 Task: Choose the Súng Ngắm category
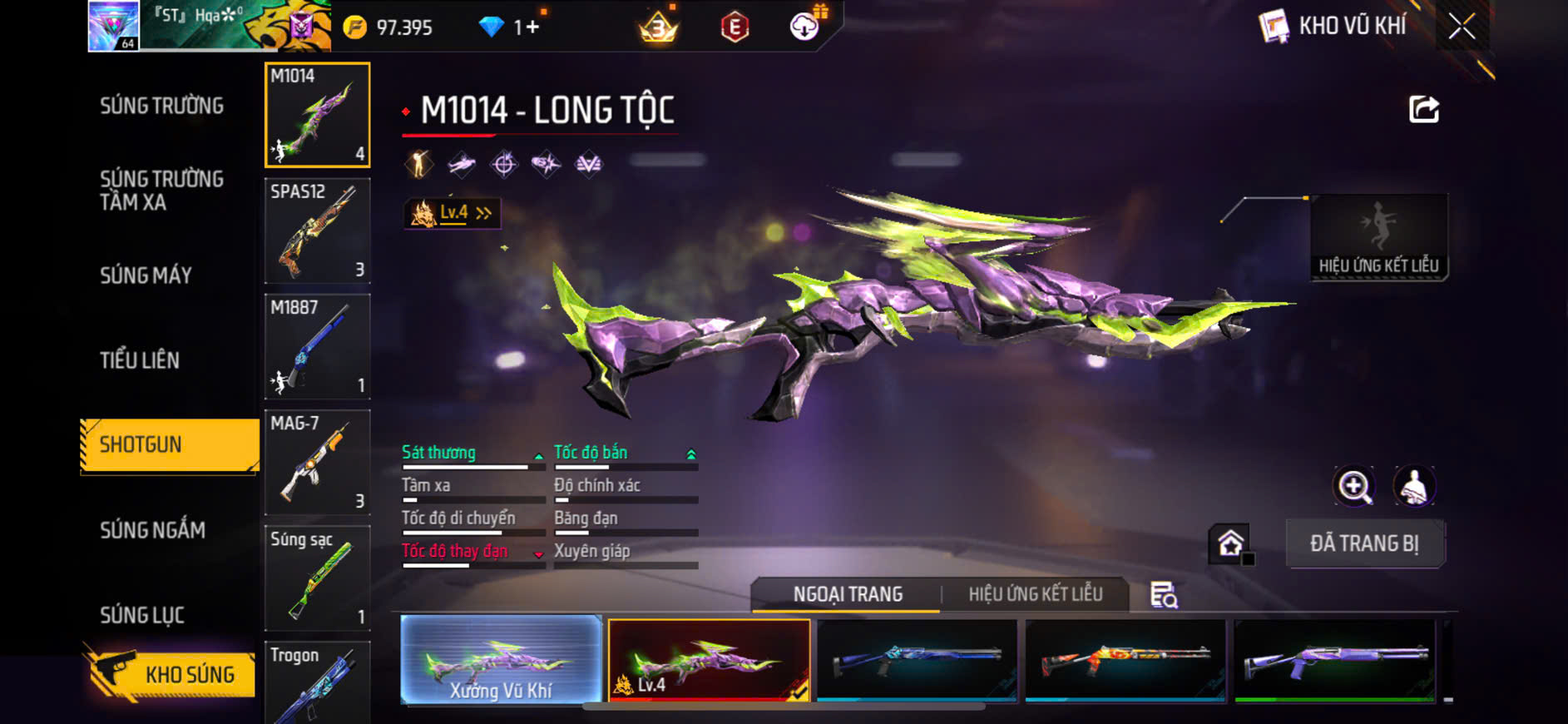(152, 530)
